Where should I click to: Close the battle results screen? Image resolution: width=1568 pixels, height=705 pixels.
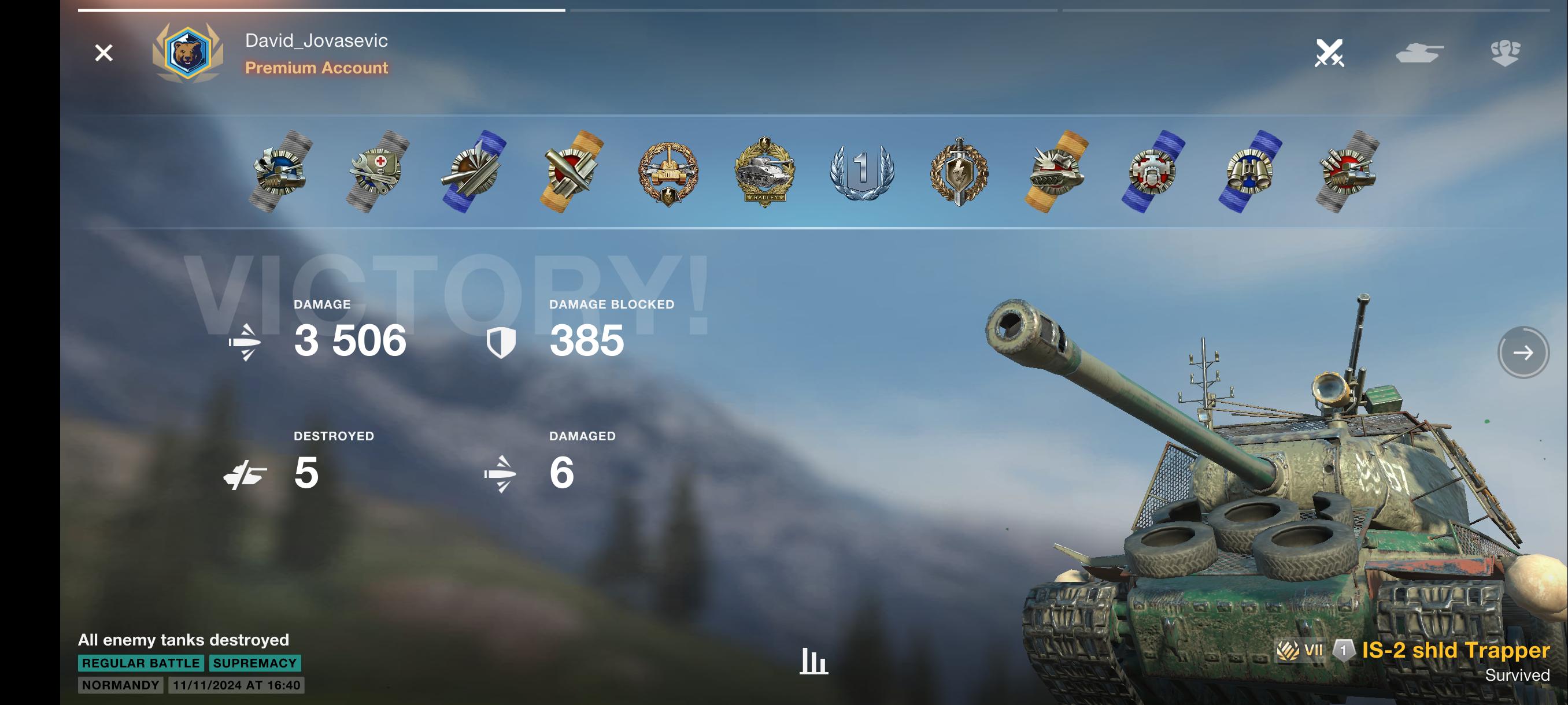pyautogui.click(x=103, y=53)
